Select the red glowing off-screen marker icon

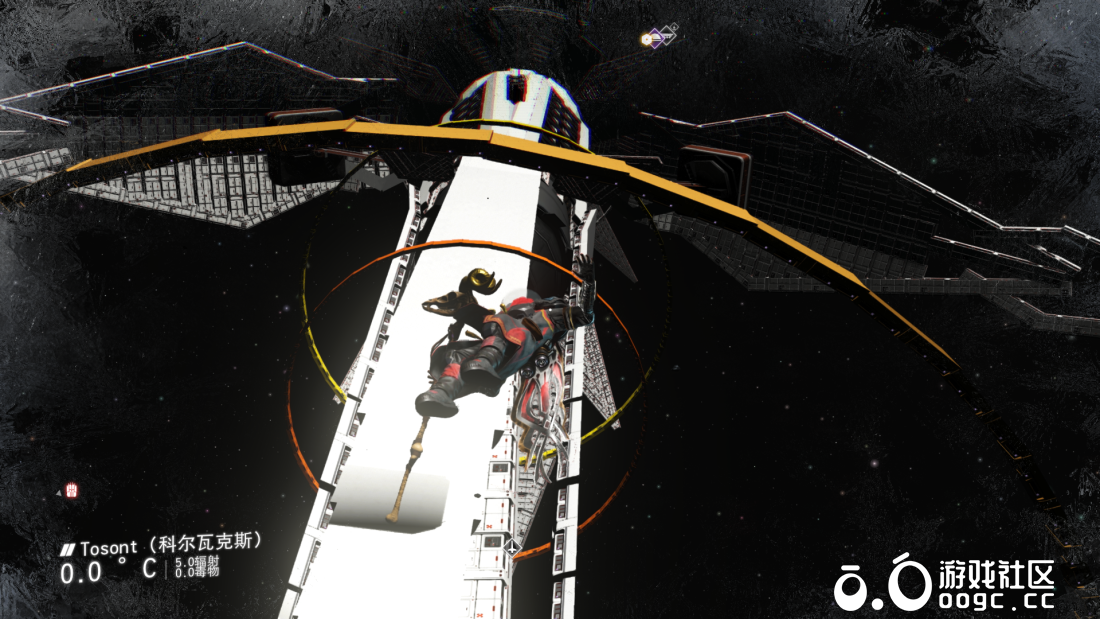click(71, 490)
